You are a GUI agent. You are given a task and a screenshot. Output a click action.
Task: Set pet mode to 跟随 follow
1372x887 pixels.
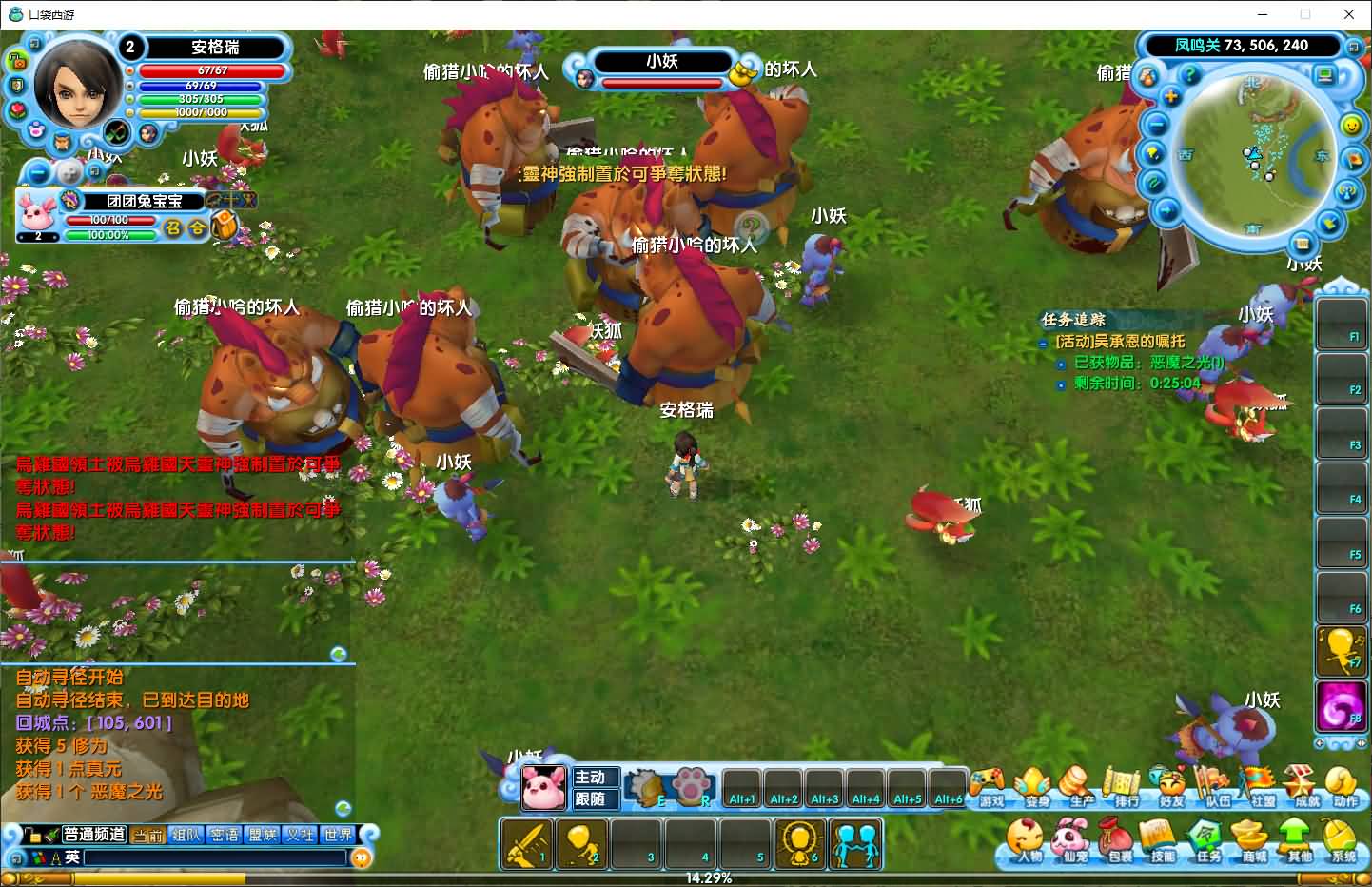594,798
